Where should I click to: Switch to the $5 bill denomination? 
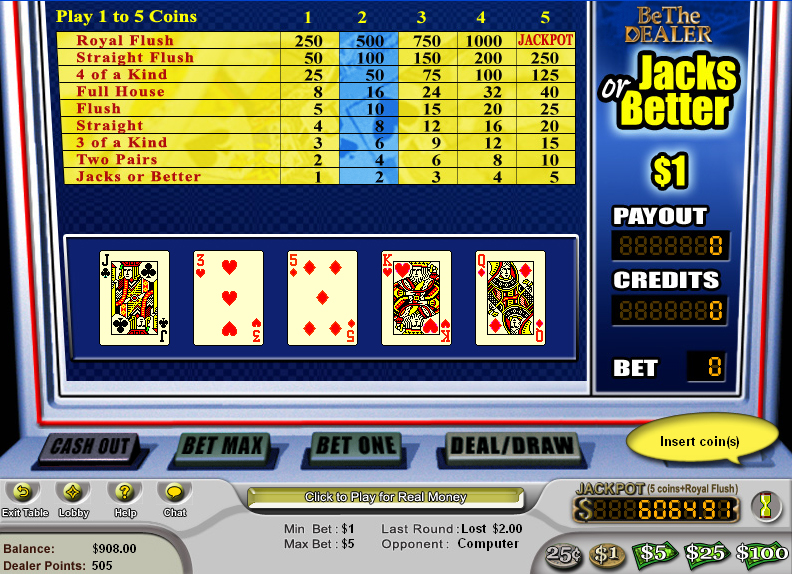point(653,553)
